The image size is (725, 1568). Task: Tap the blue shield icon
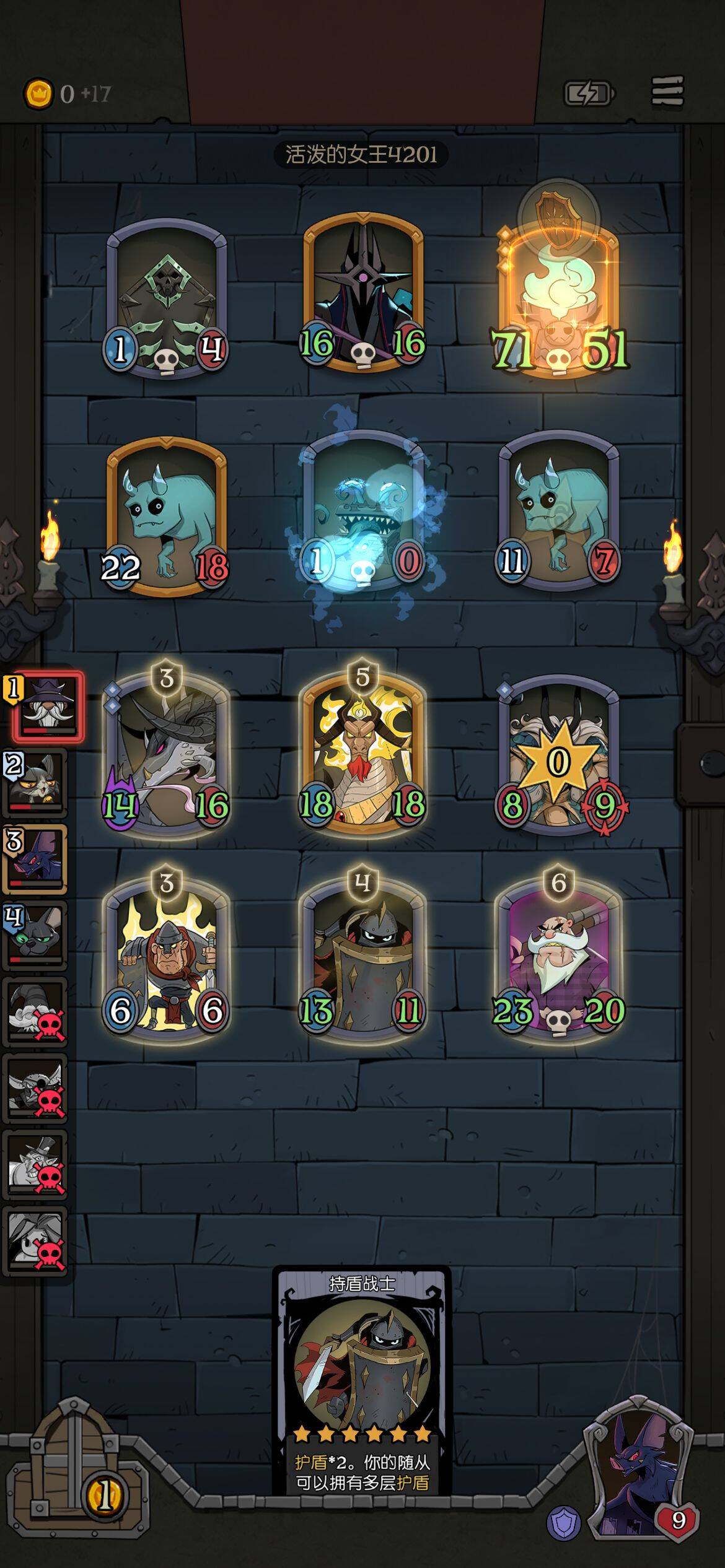pos(563,1522)
